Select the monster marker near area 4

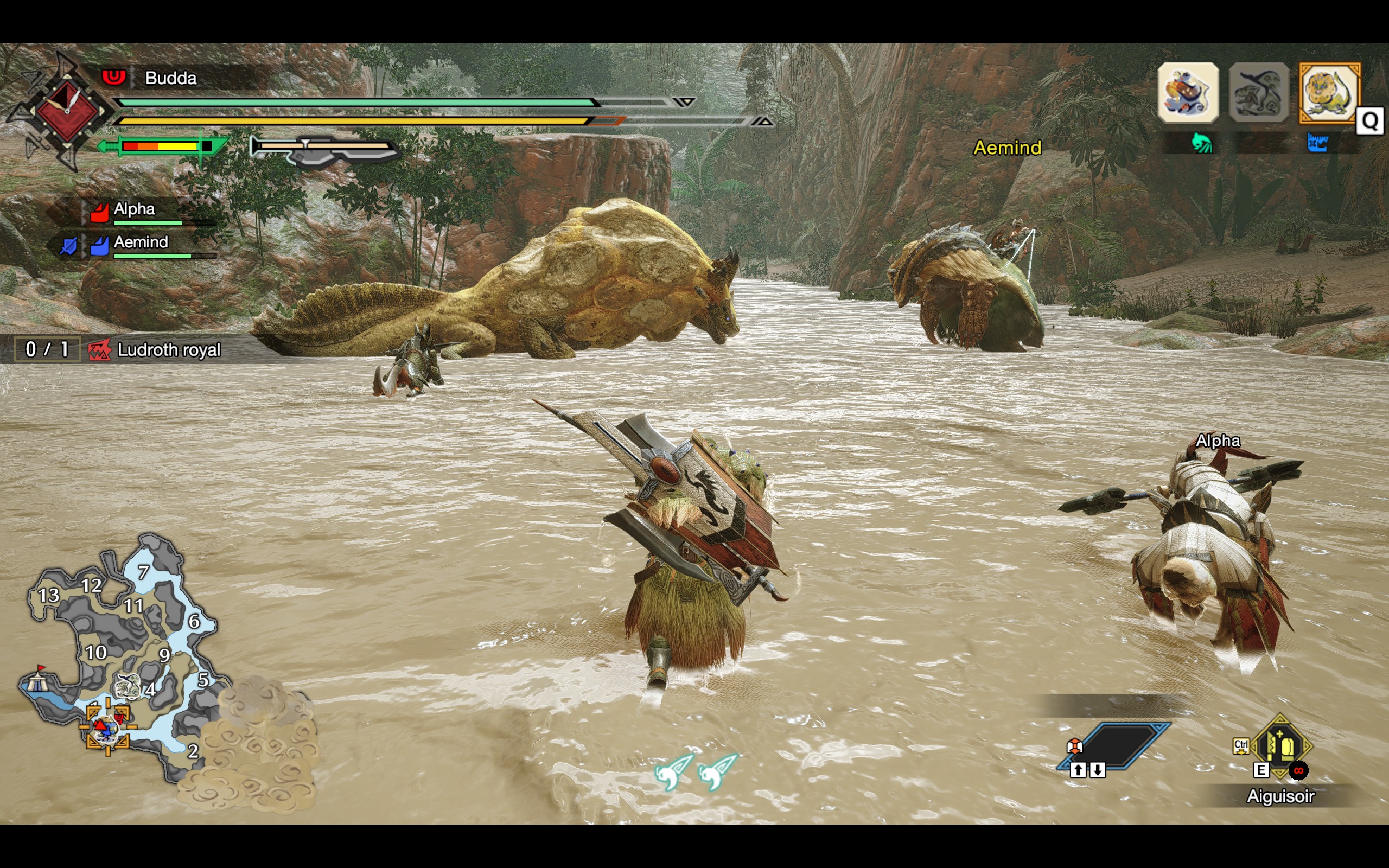[128, 685]
